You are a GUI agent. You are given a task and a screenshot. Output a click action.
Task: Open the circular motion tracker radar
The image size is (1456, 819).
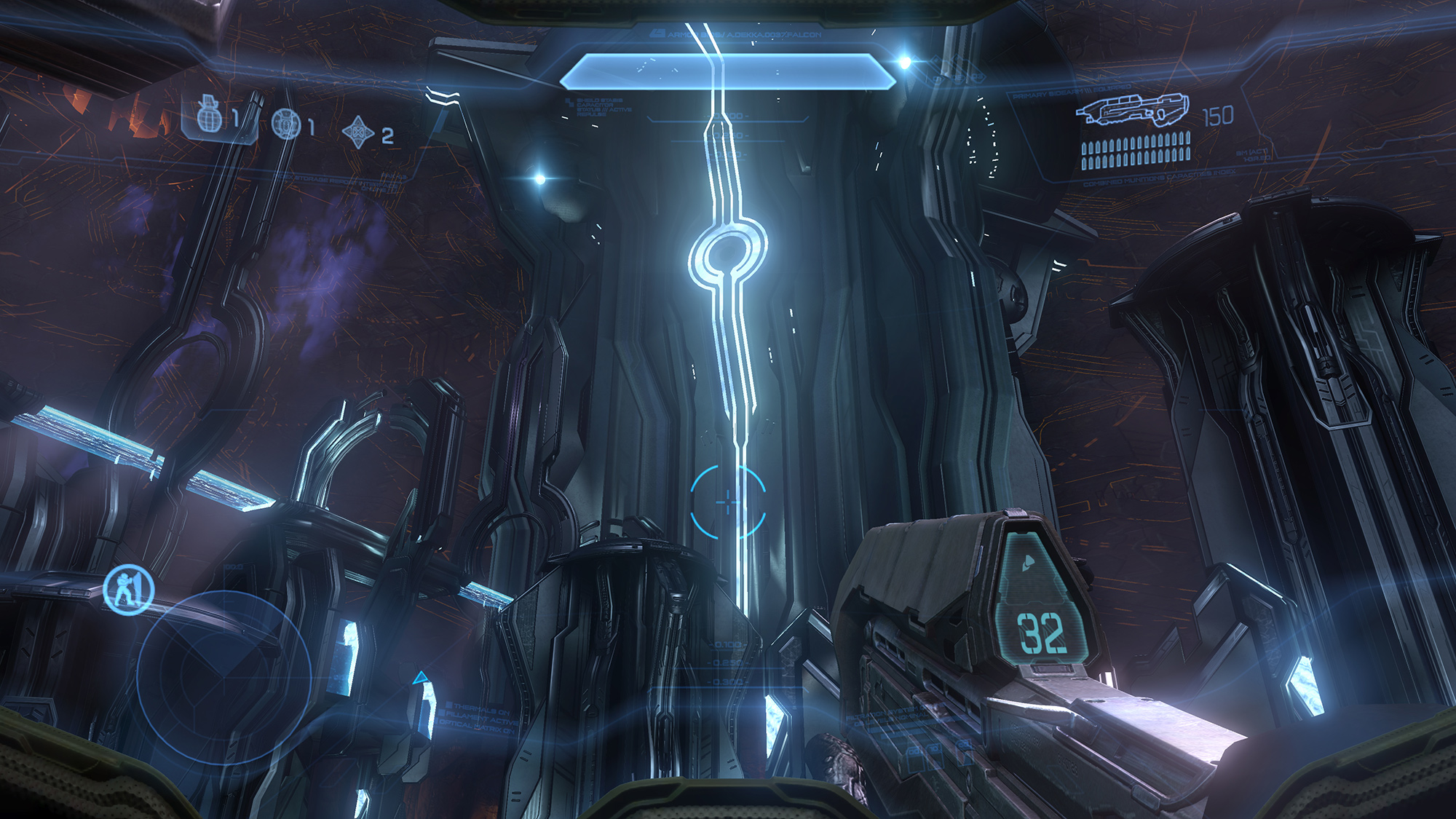224,676
